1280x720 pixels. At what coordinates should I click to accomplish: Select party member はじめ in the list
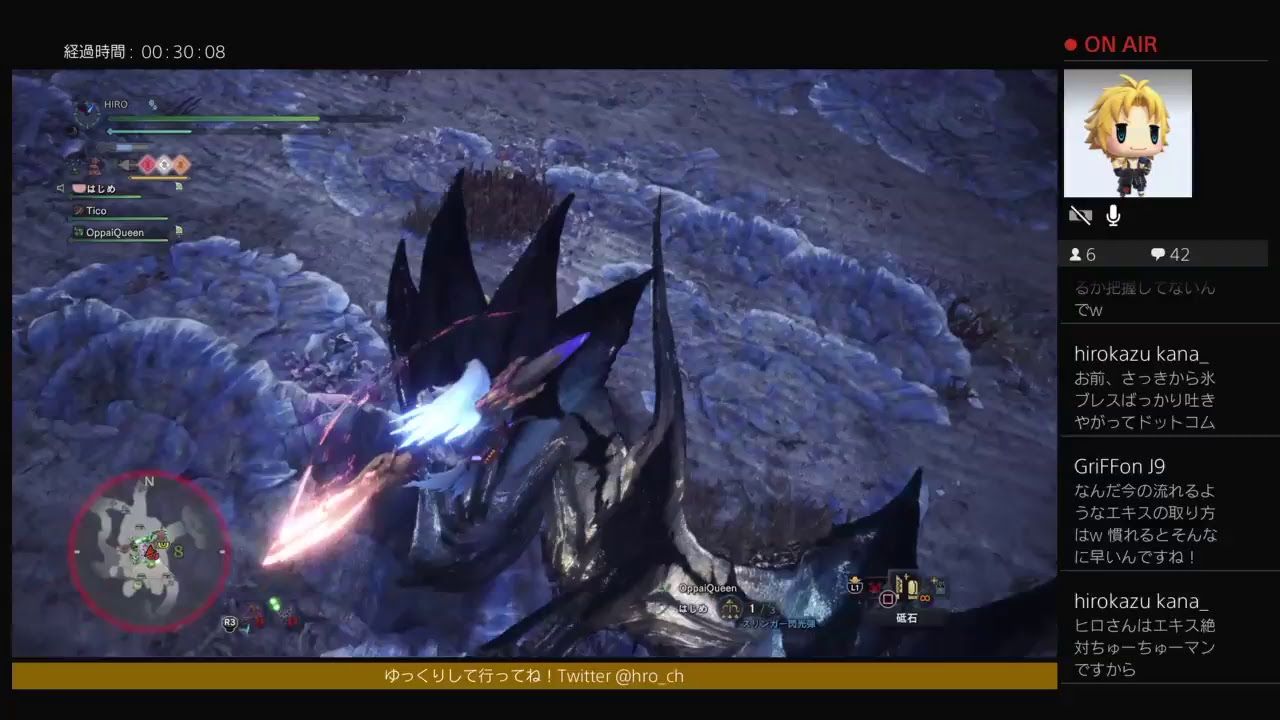(x=100, y=188)
